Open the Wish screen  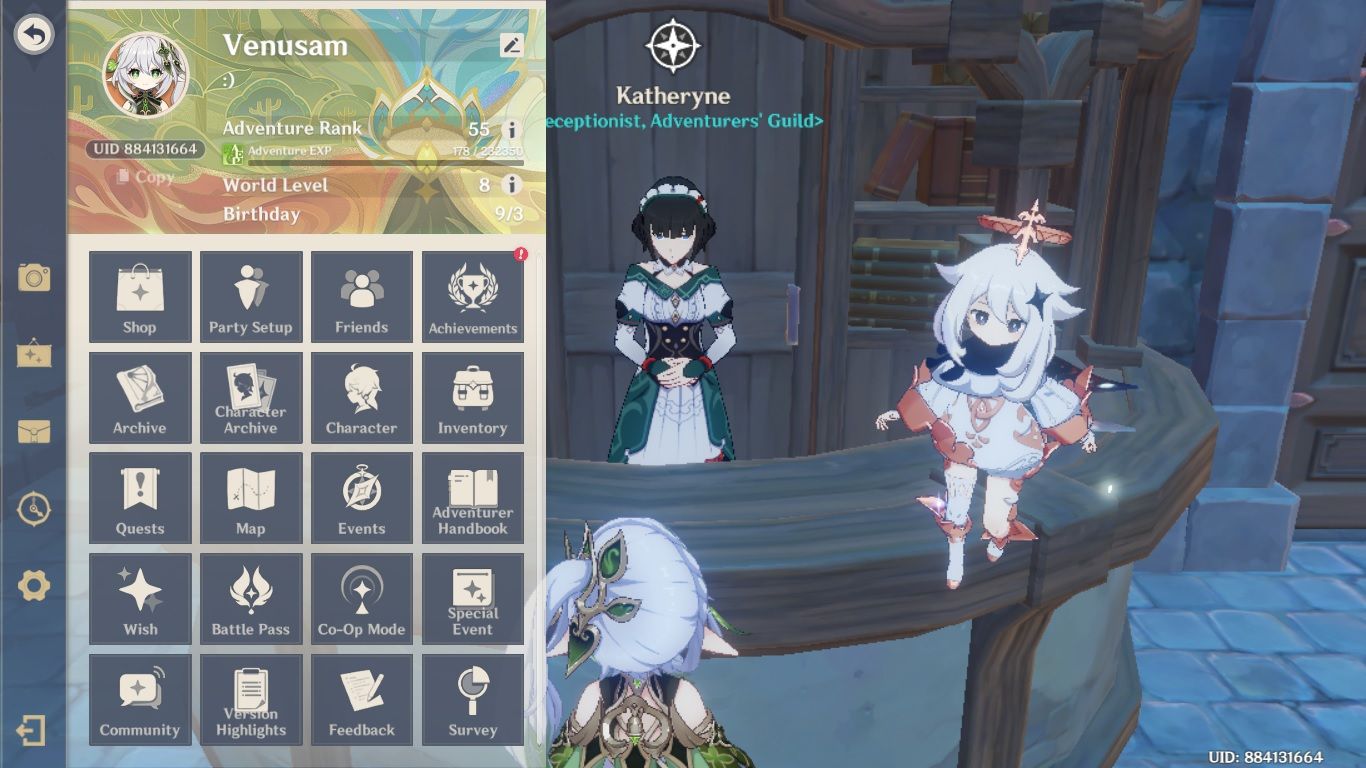coord(139,599)
